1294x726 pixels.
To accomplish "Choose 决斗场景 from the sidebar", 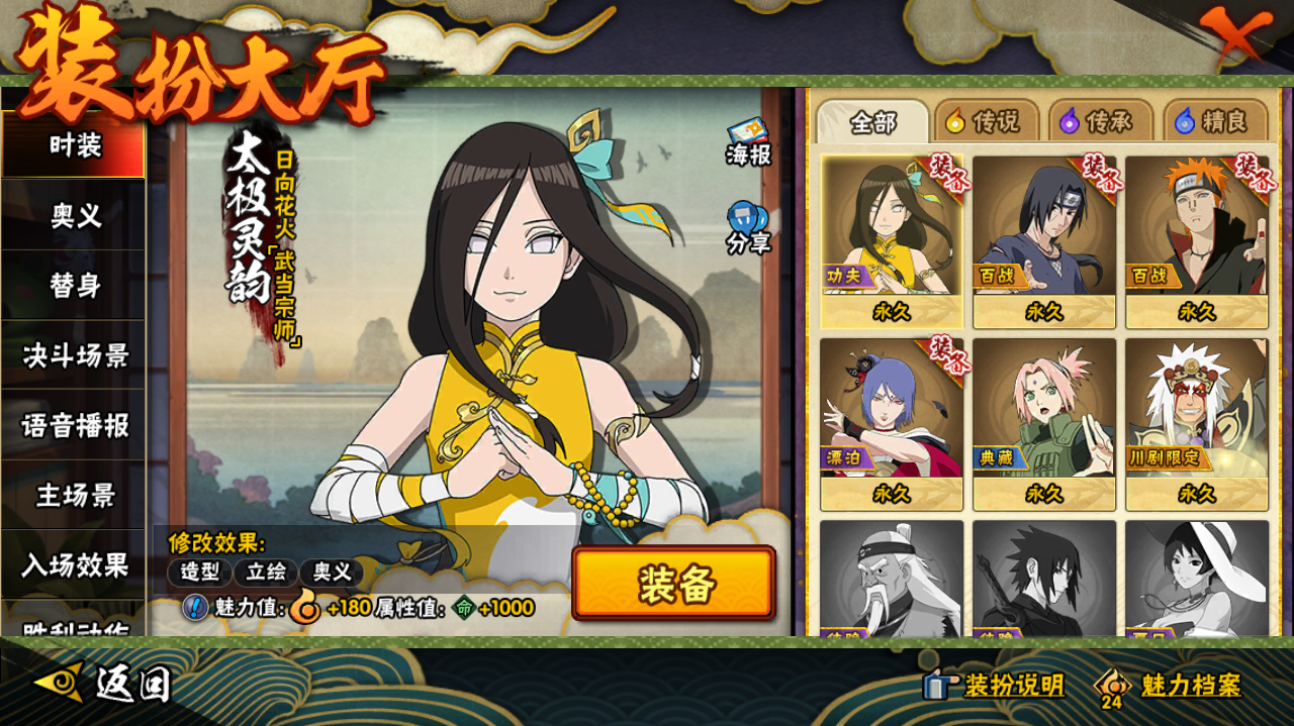I will click(74, 356).
